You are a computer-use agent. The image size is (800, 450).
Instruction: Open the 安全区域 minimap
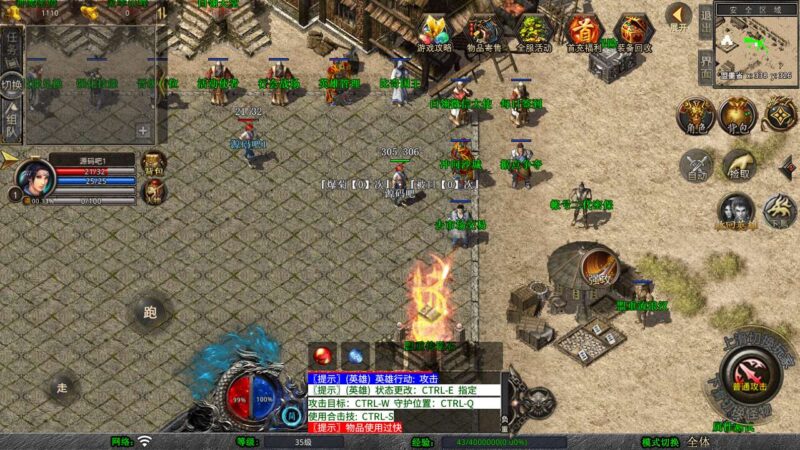[x=757, y=44]
